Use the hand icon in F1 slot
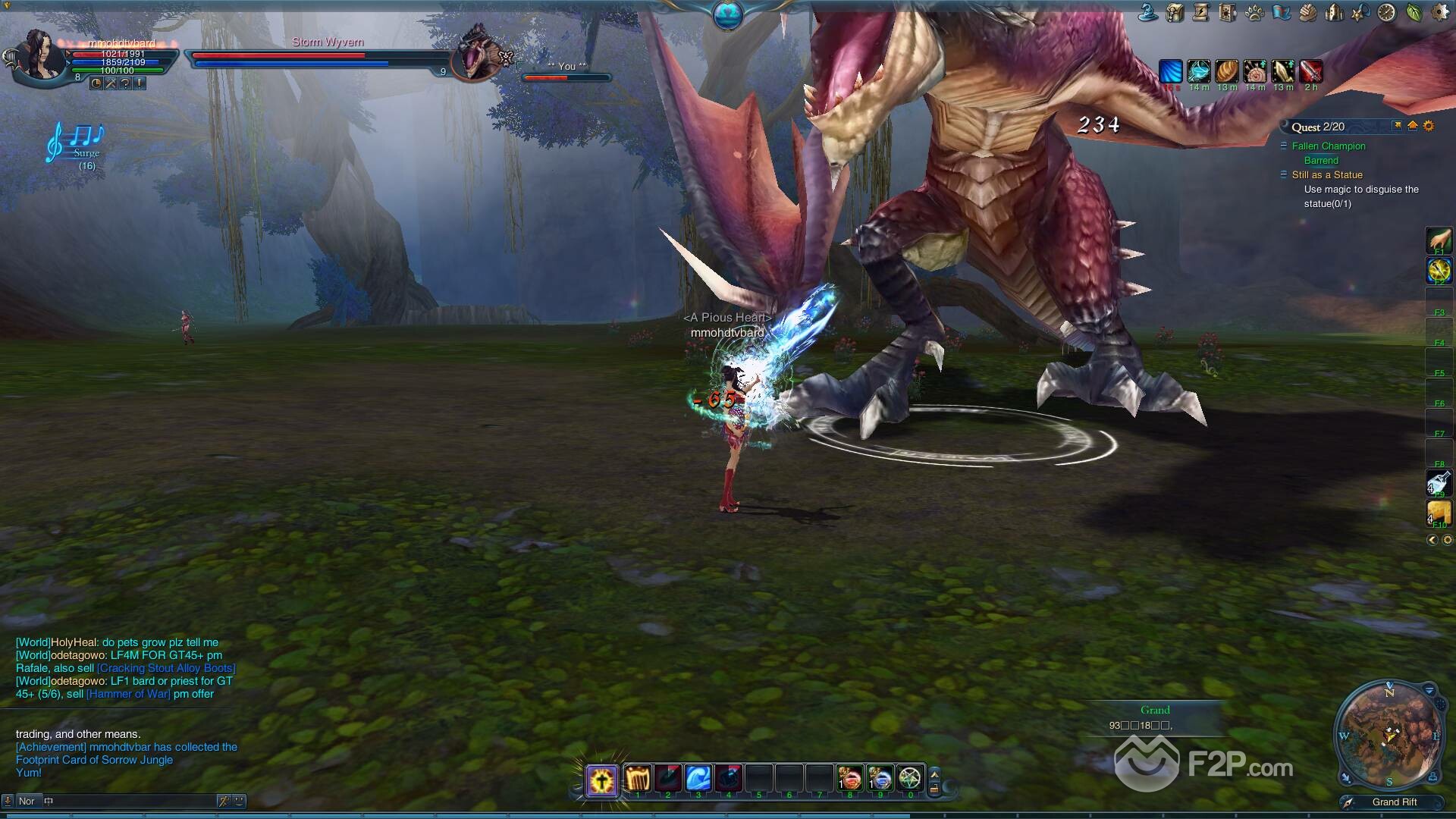 [1439, 240]
